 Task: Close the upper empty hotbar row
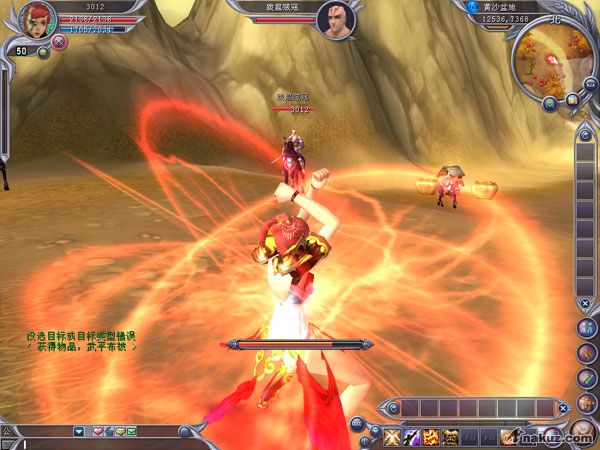point(564,408)
